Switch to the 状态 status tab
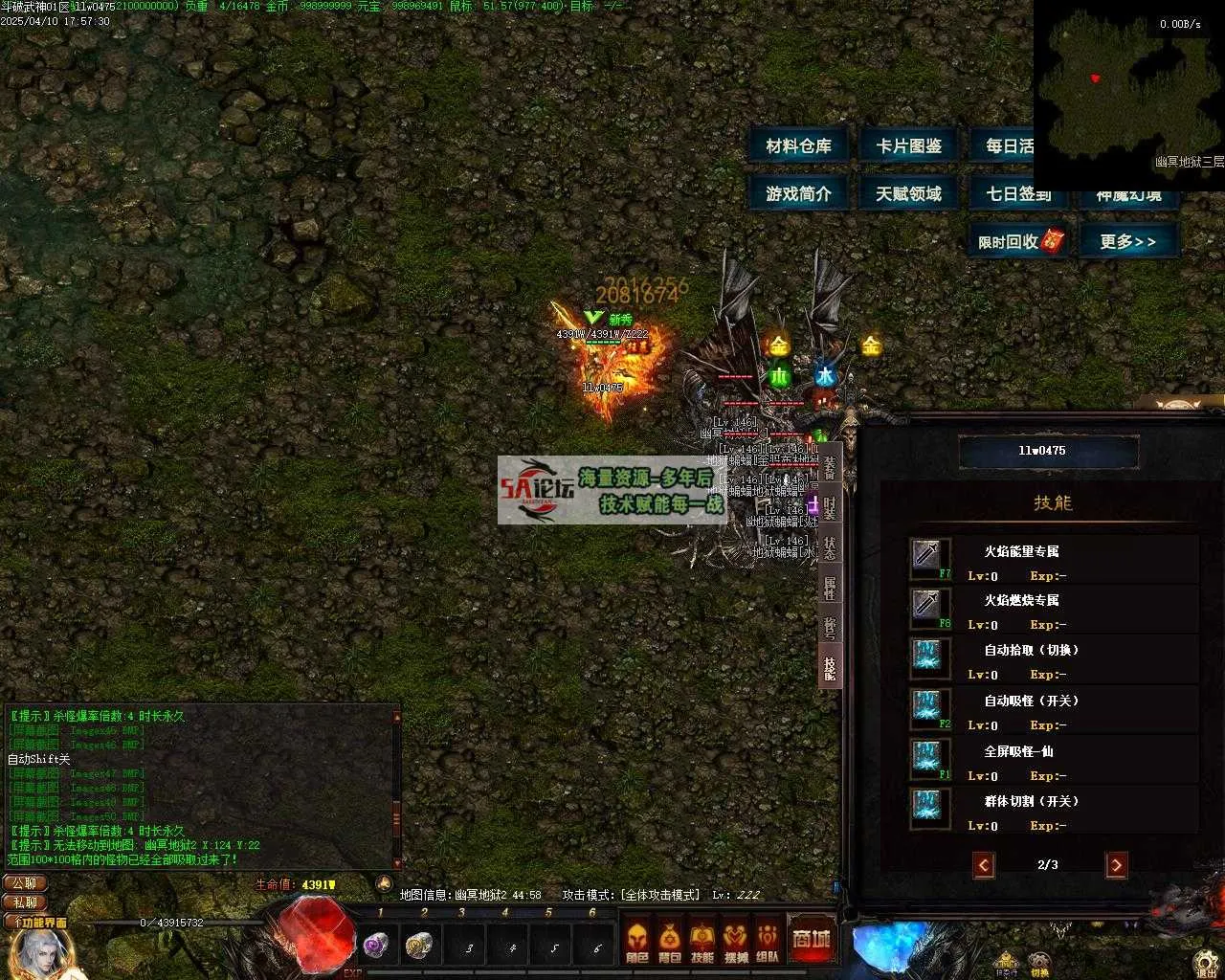Image resolution: width=1225 pixels, height=980 pixels. pyautogui.click(x=830, y=546)
